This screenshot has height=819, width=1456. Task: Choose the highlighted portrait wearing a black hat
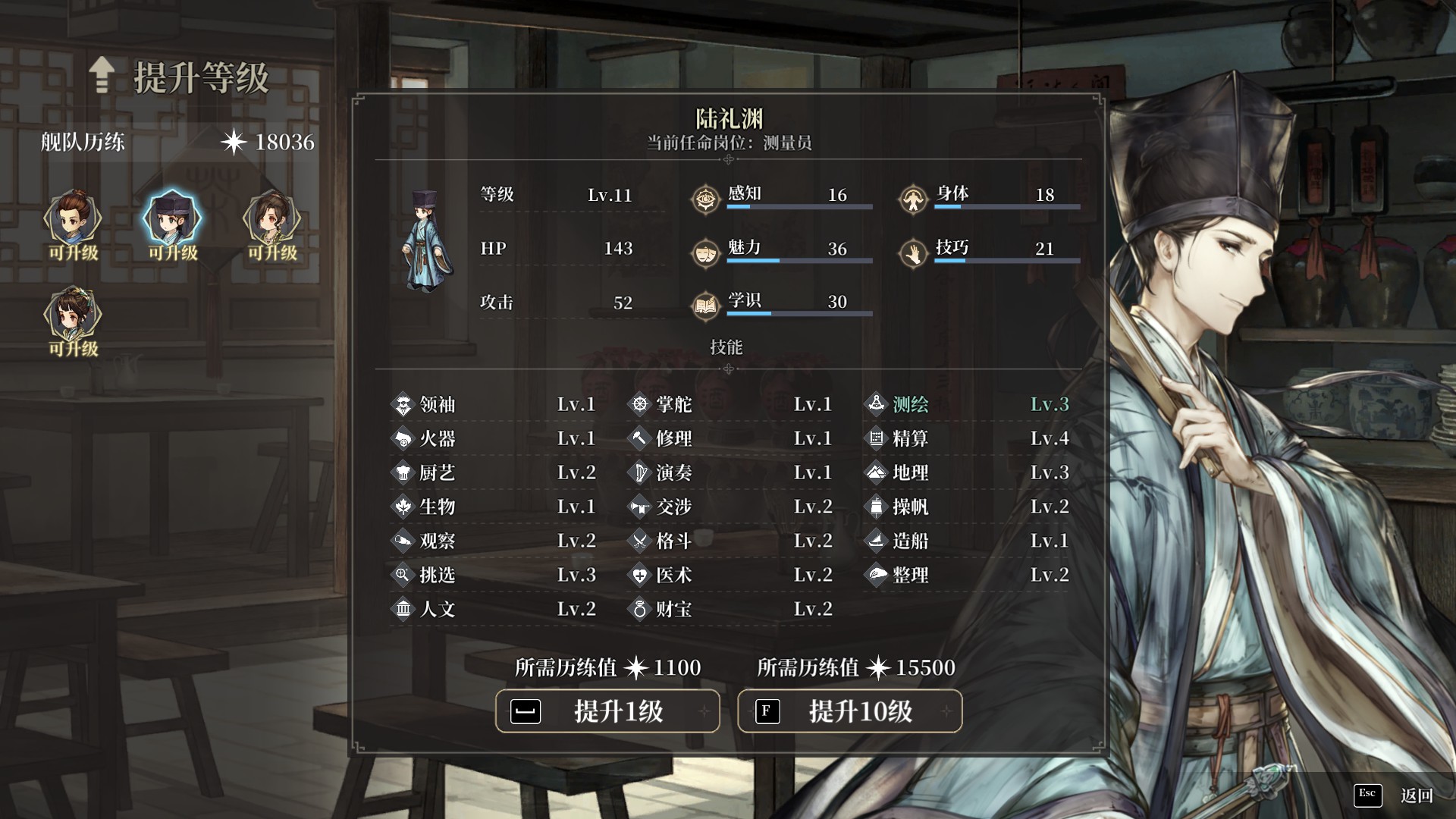(172, 220)
